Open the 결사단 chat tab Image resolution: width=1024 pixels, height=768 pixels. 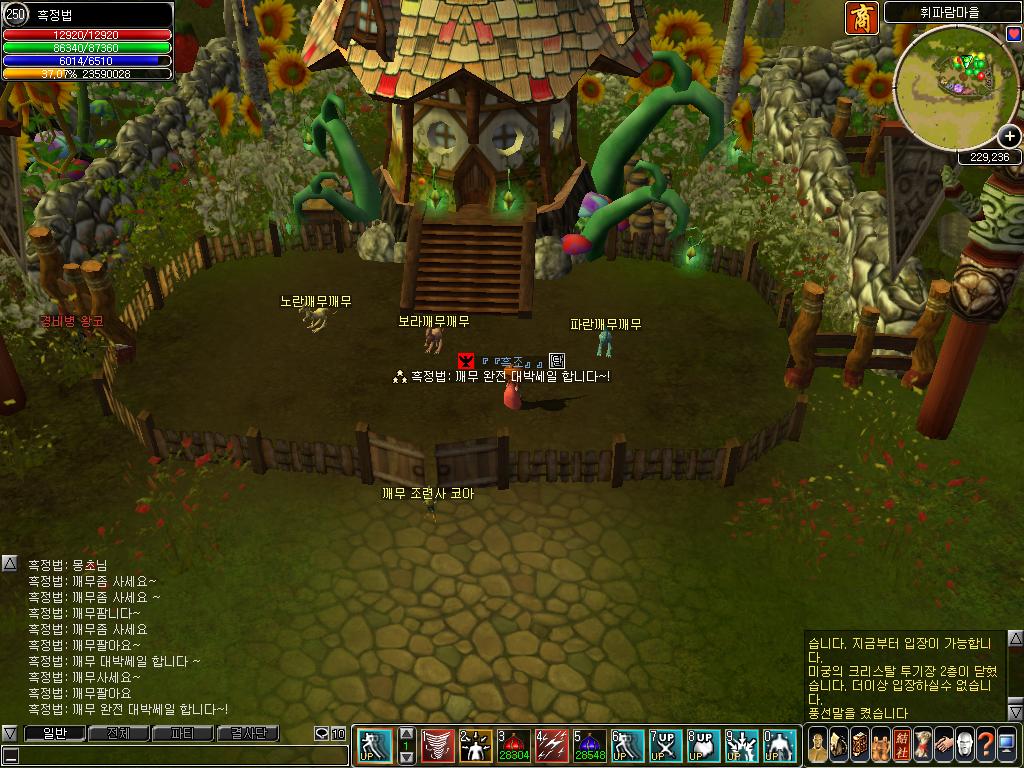[248, 734]
